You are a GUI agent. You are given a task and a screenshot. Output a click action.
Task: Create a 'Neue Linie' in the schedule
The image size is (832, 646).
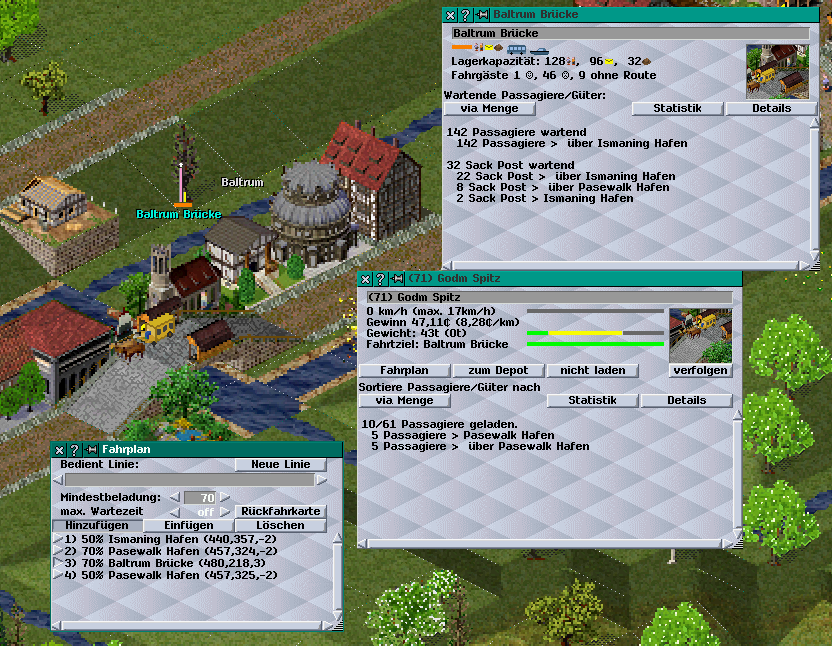(281, 464)
